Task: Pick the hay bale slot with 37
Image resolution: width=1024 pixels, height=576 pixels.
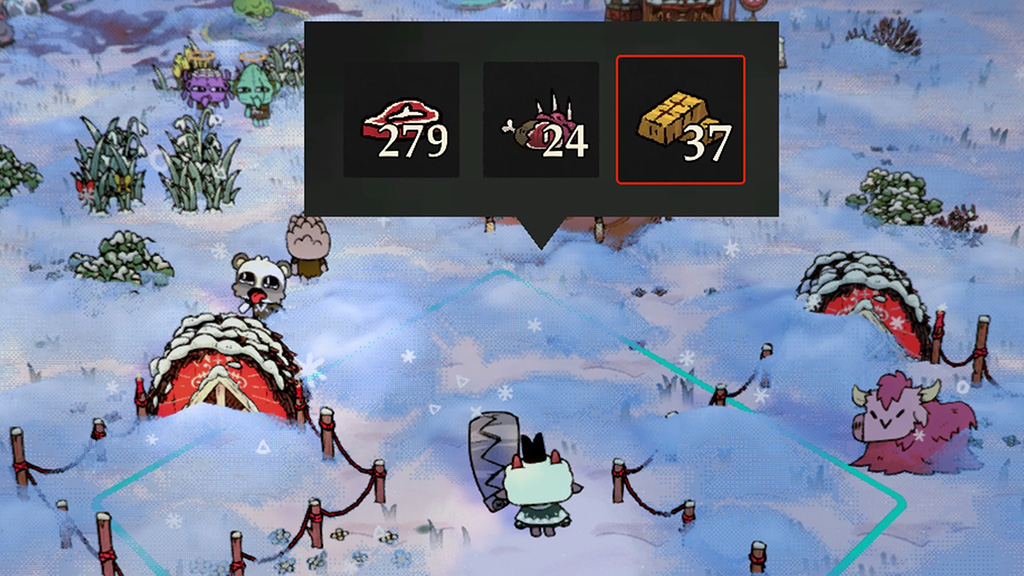Action: click(x=680, y=120)
